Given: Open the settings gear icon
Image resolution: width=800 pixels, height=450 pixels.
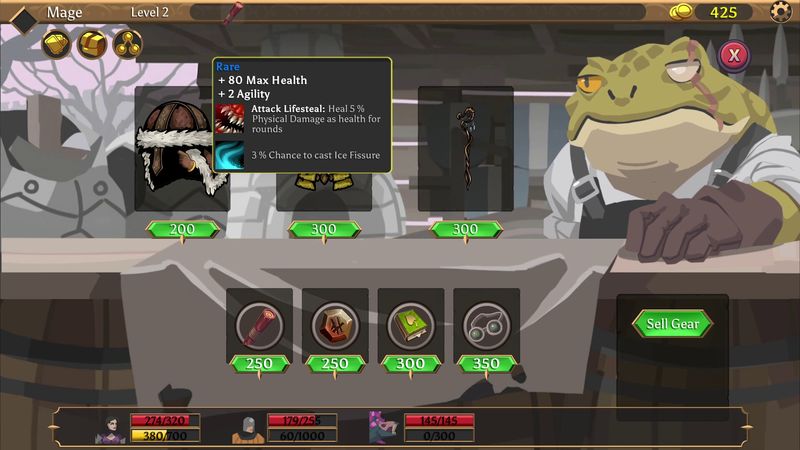Looking at the screenshot, I should coord(781,12).
